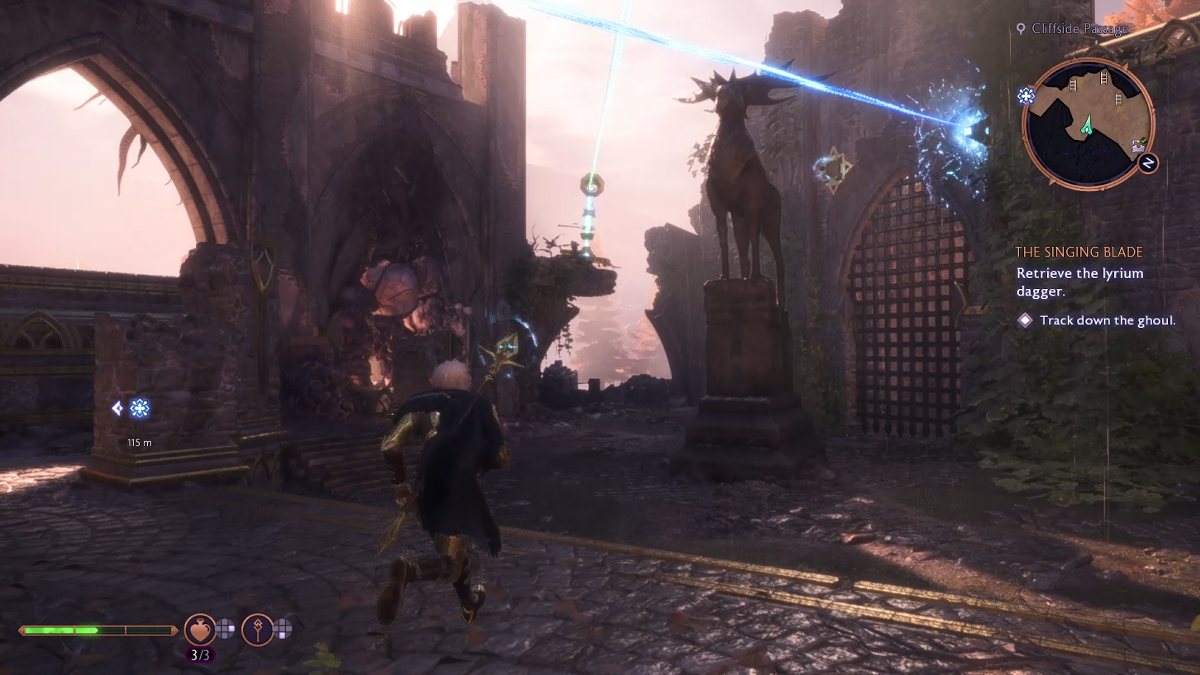This screenshot has width=1200, height=675.
Task: Click the off-screen waypoint marker showing 115 m
Action: click(139, 408)
